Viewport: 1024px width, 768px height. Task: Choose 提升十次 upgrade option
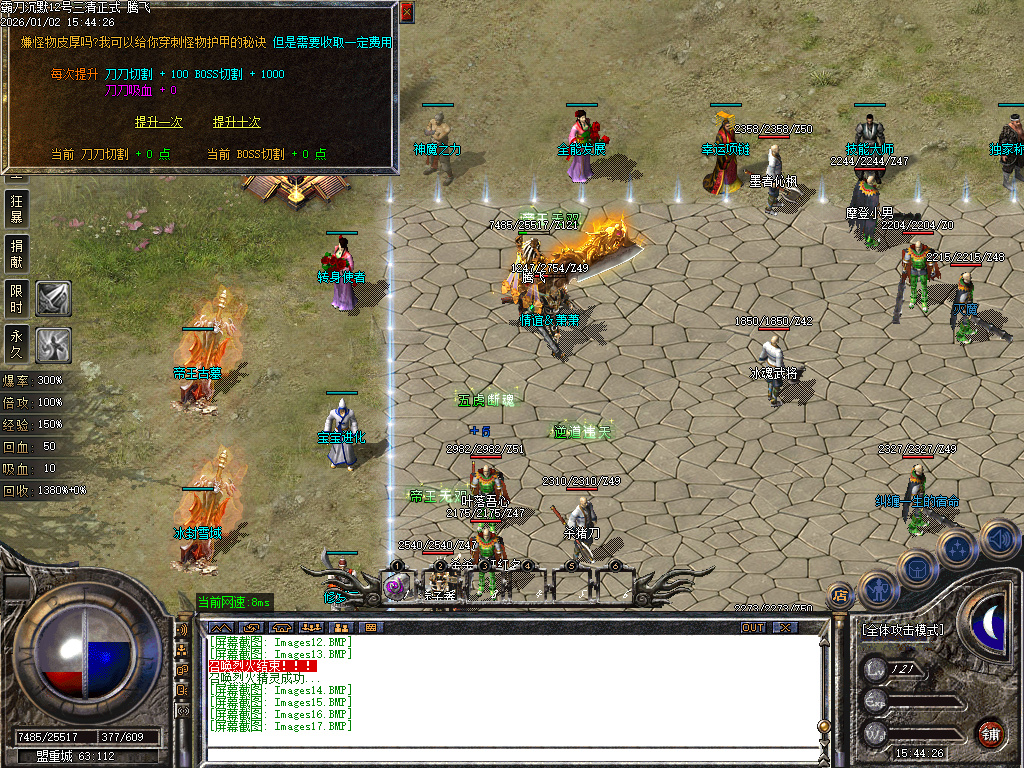point(237,122)
